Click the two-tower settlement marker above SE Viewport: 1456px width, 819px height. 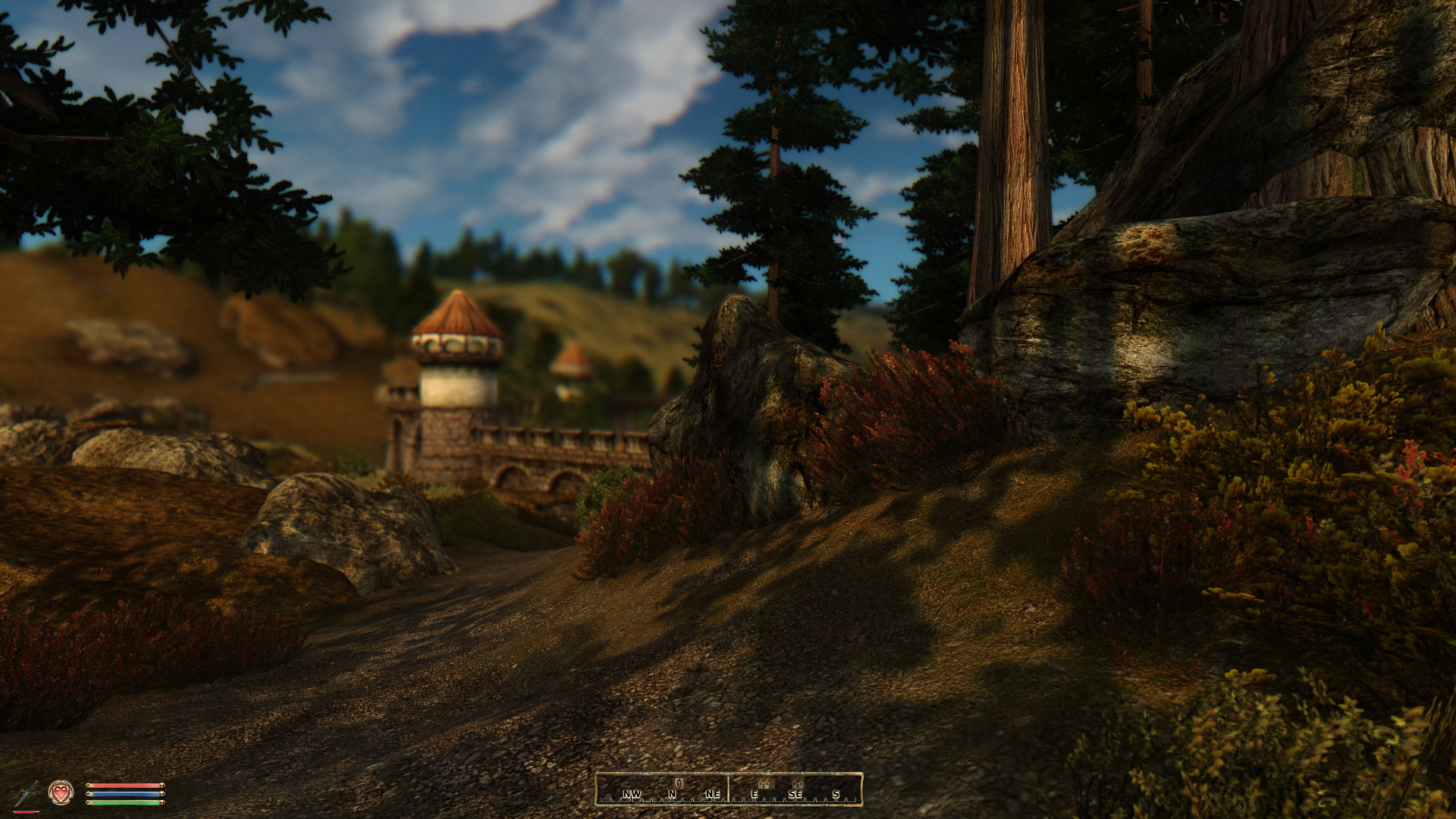[x=796, y=784]
